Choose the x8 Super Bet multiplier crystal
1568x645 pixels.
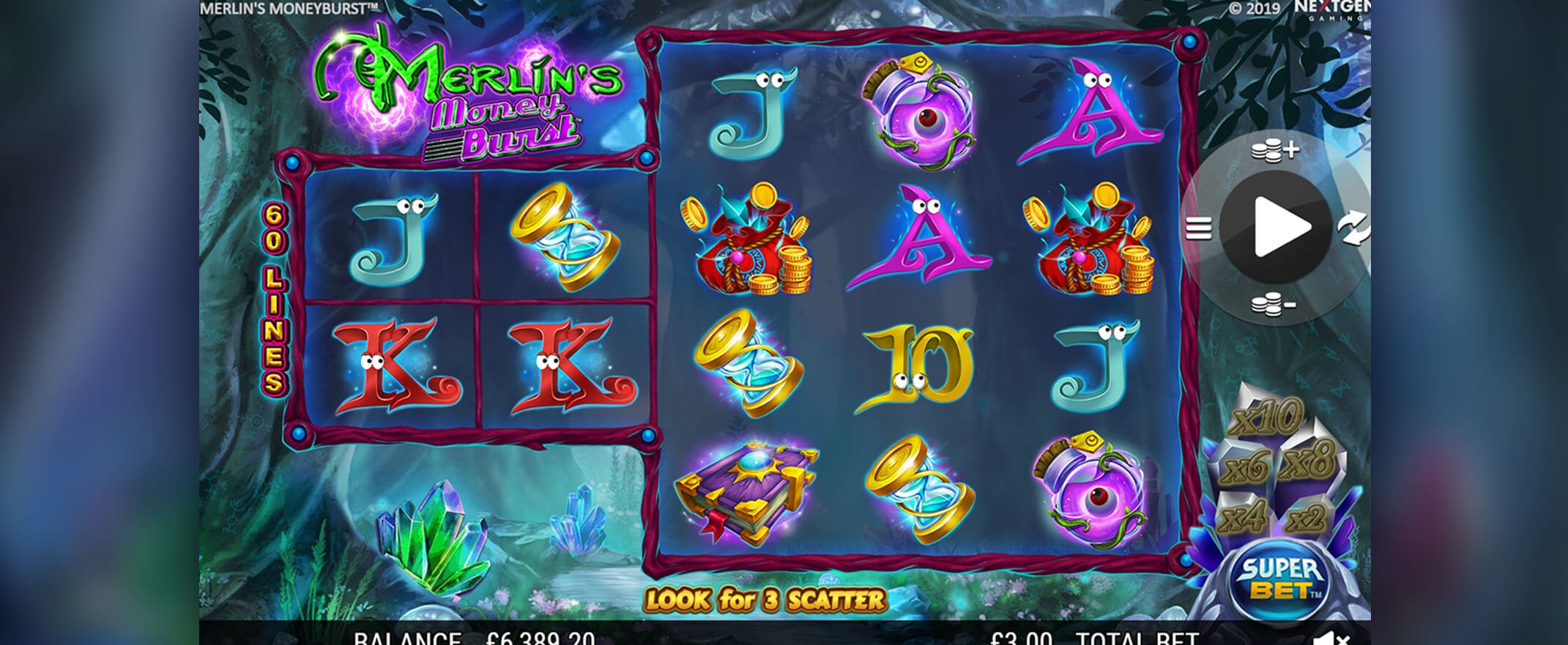(1309, 463)
